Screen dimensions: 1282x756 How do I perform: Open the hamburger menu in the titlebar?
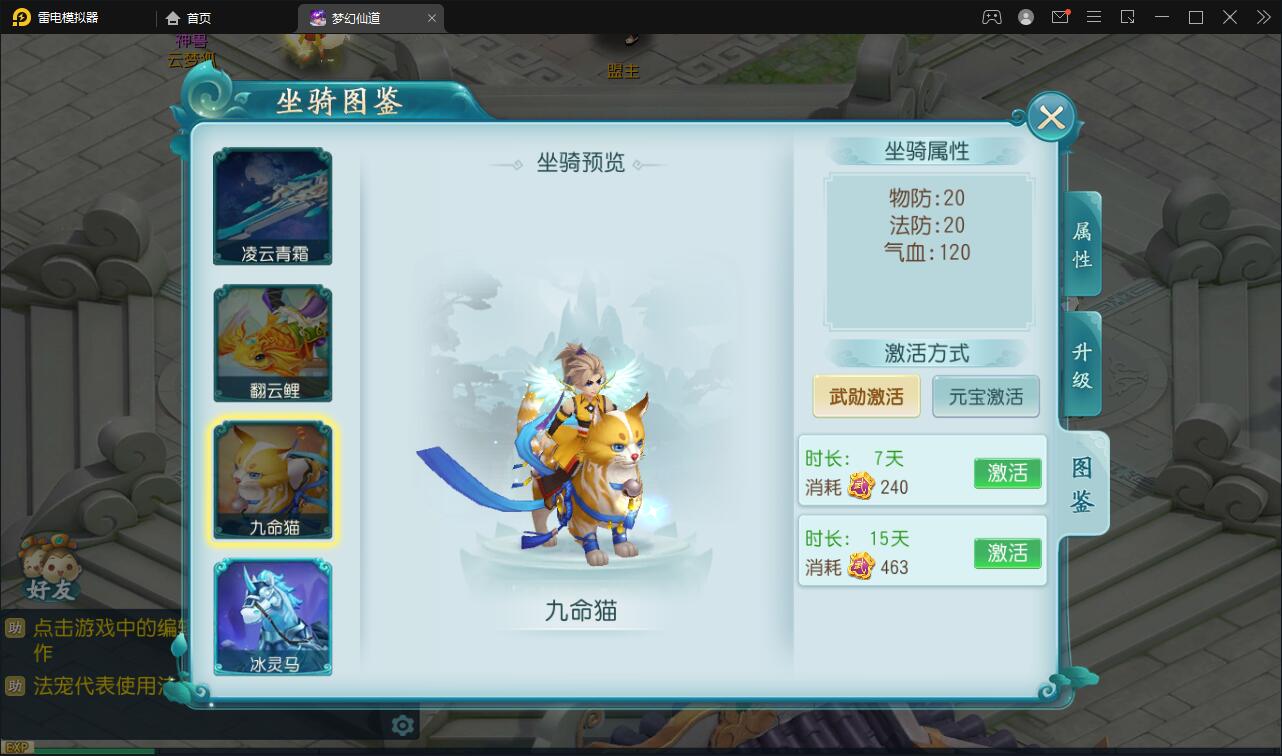pyautogui.click(x=1094, y=17)
